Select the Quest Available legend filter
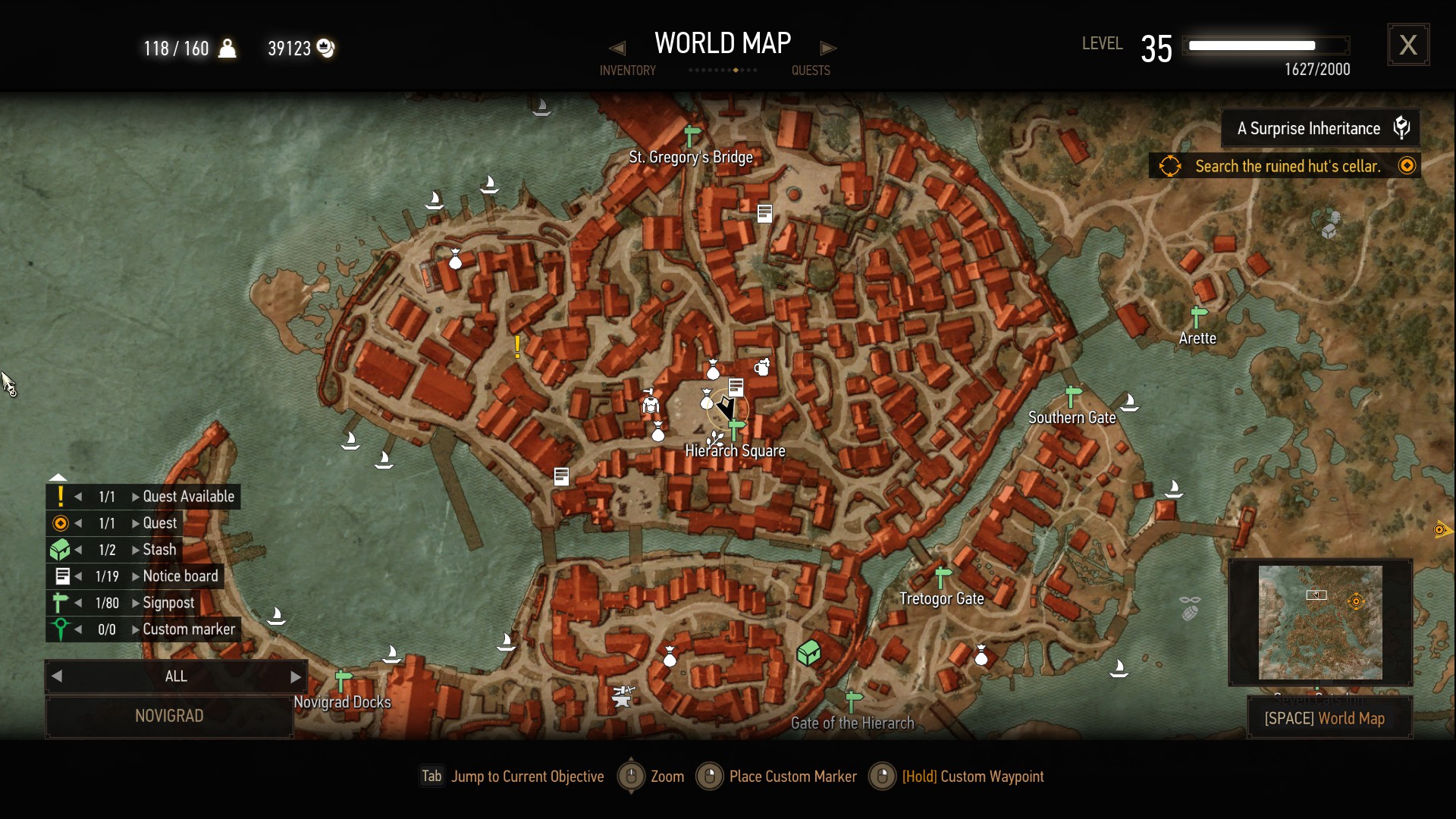 pos(188,497)
